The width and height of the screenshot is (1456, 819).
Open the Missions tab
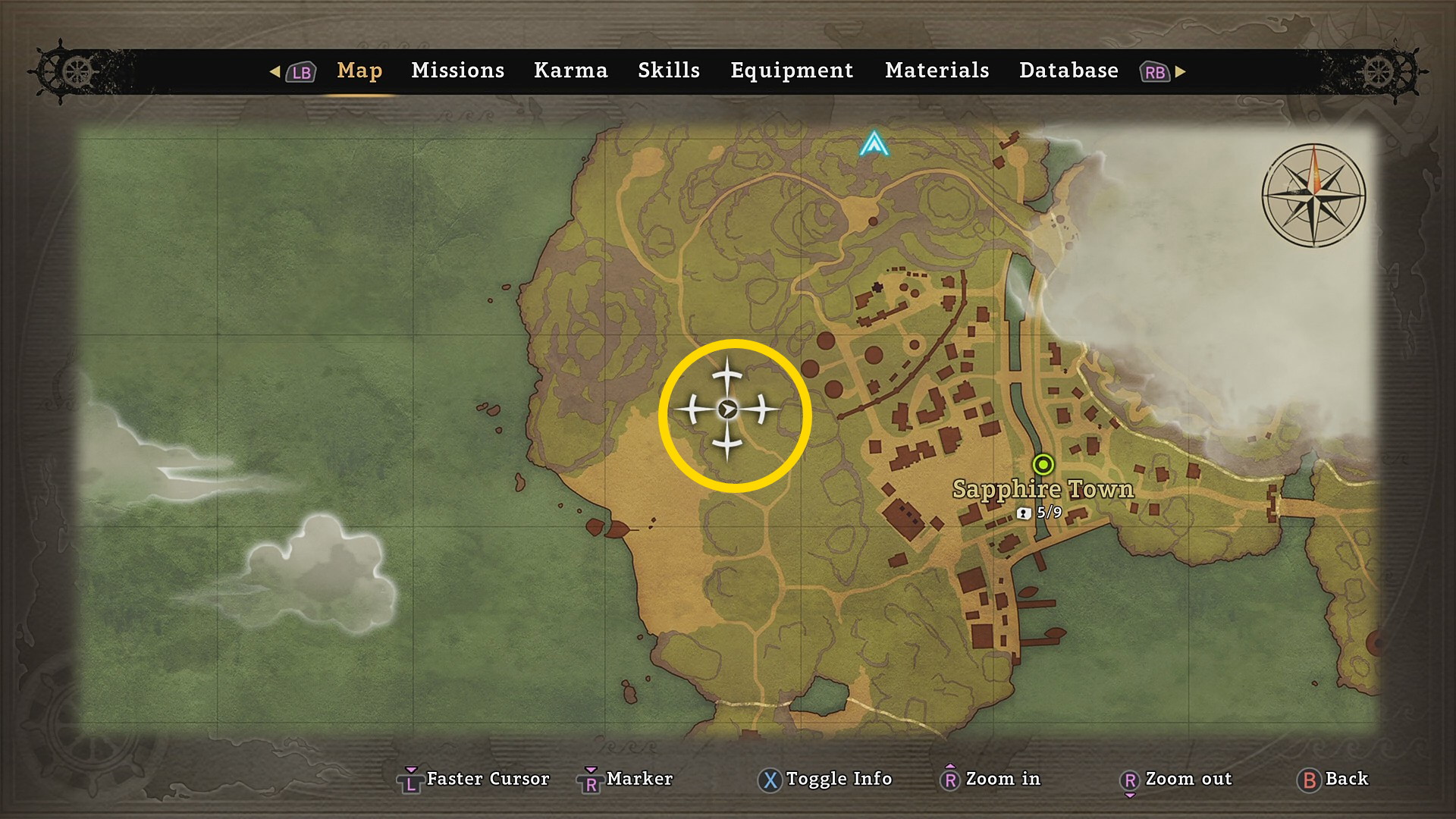[457, 71]
